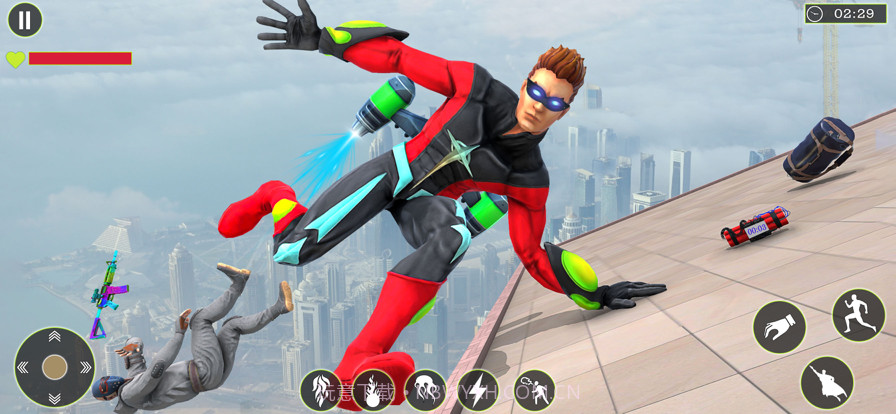Click the joystick's down arrows
The image size is (896, 414).
coord(54,398)
